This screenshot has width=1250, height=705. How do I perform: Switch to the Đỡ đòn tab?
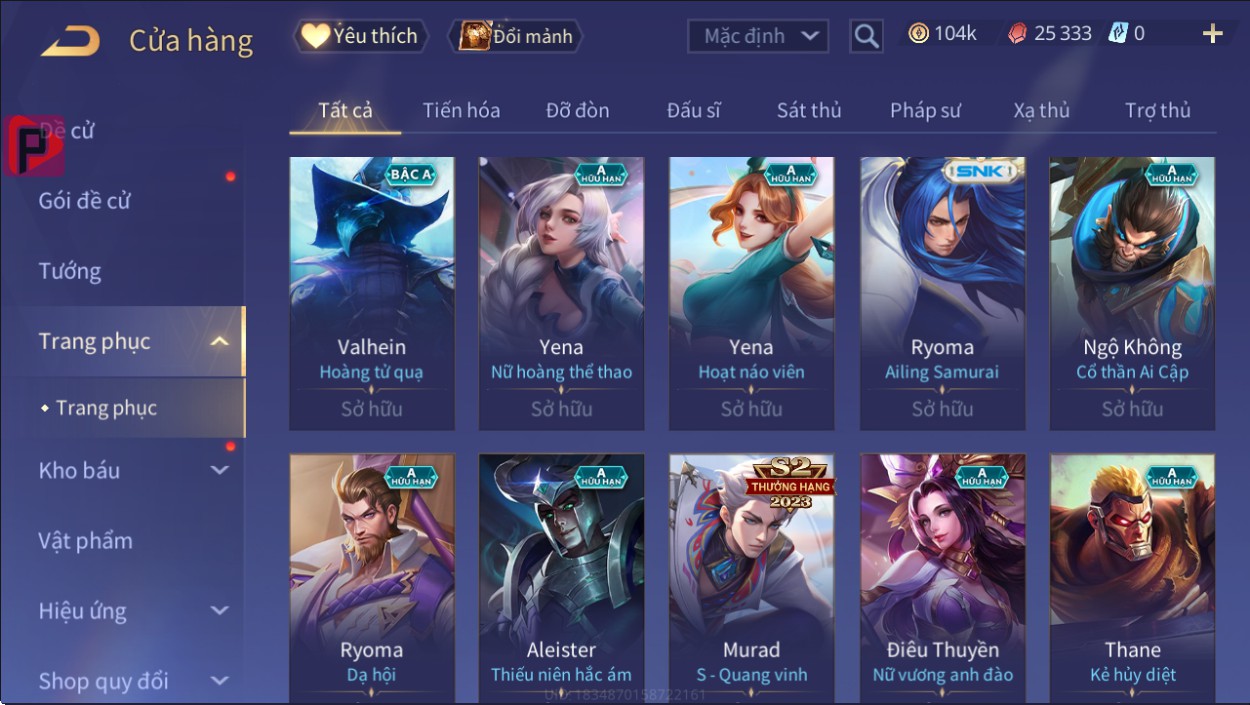[x=577, y=110]
